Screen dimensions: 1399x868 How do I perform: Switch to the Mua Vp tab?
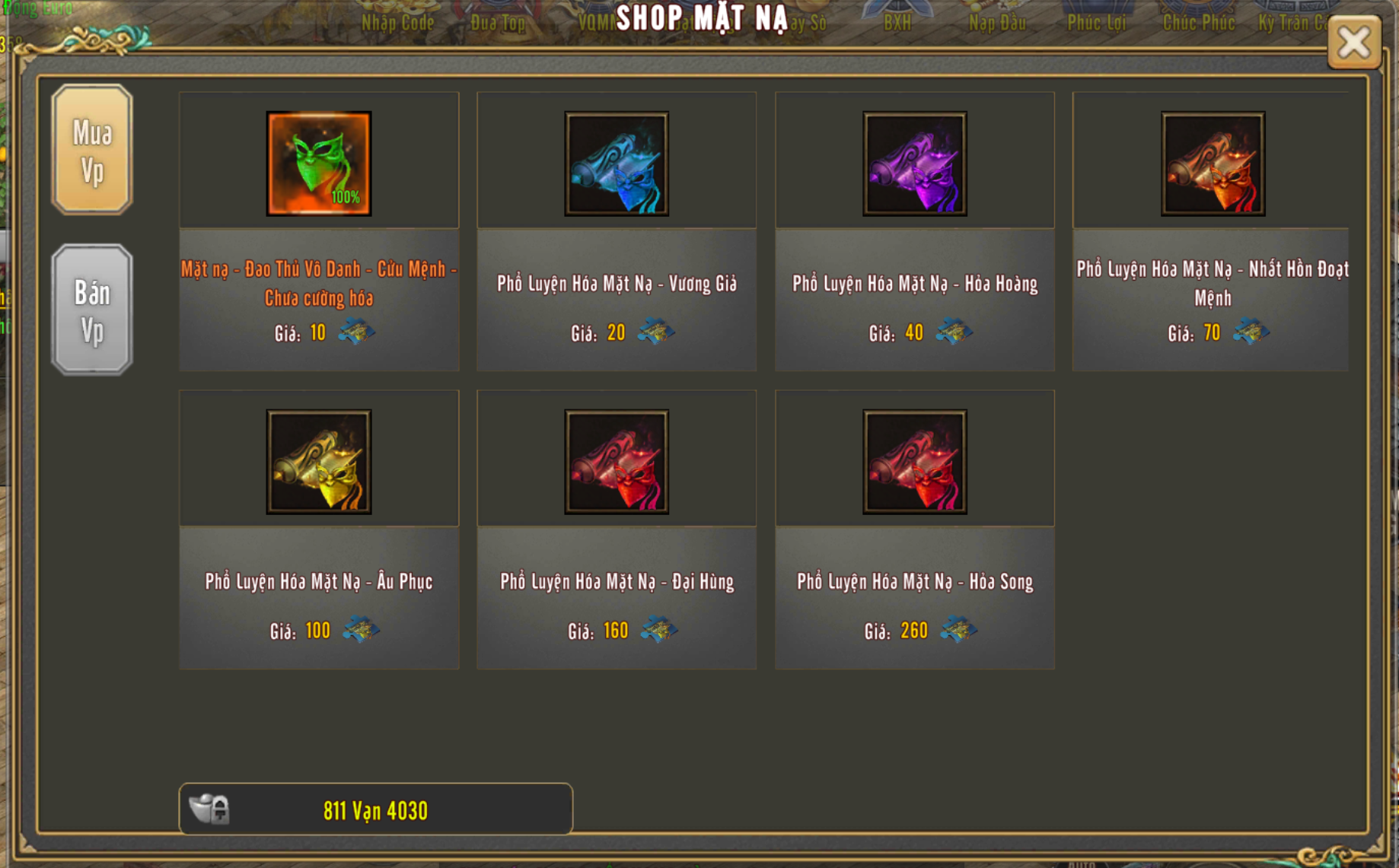92,150
